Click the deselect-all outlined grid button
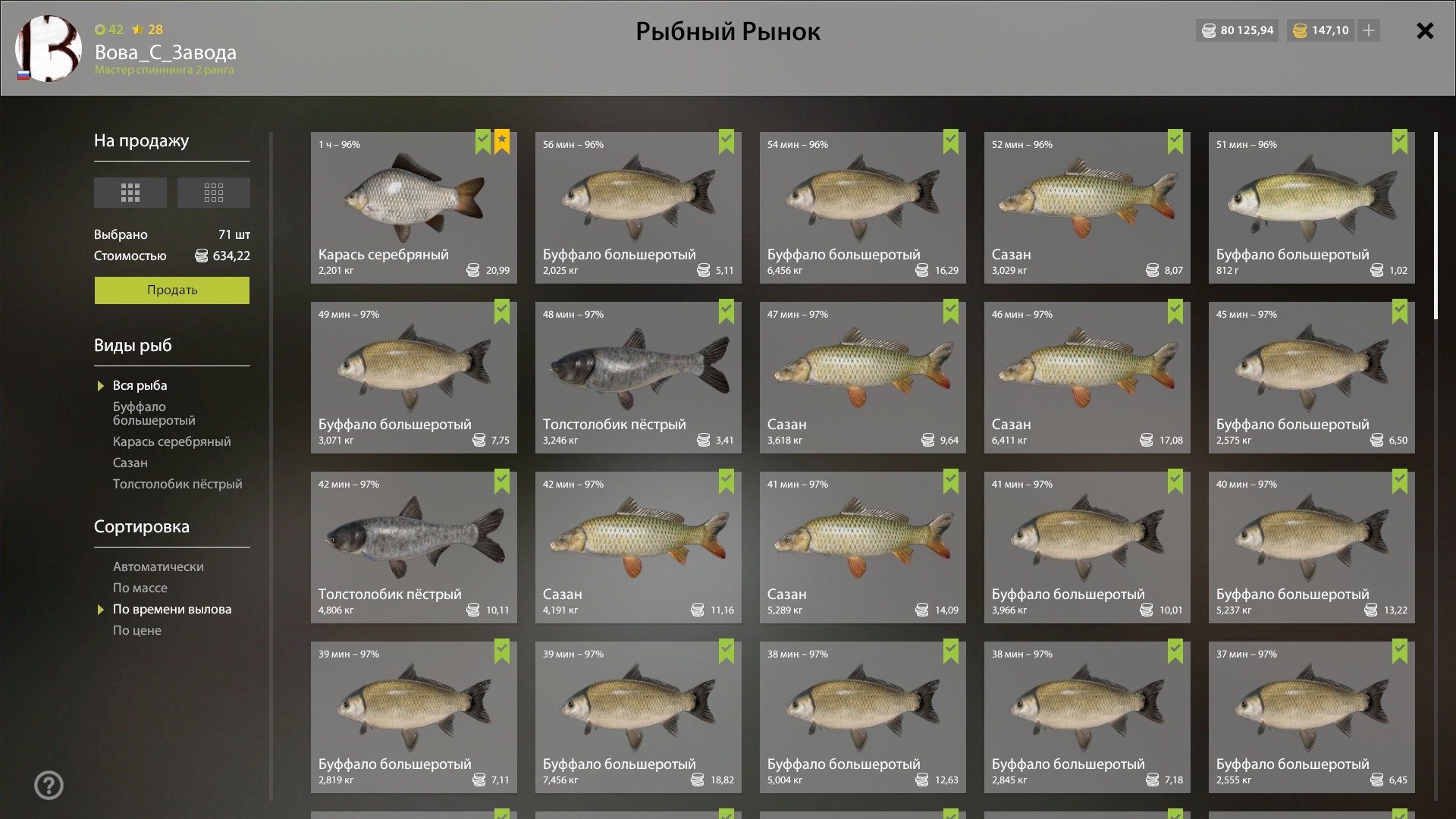 [x=213, y=193]
